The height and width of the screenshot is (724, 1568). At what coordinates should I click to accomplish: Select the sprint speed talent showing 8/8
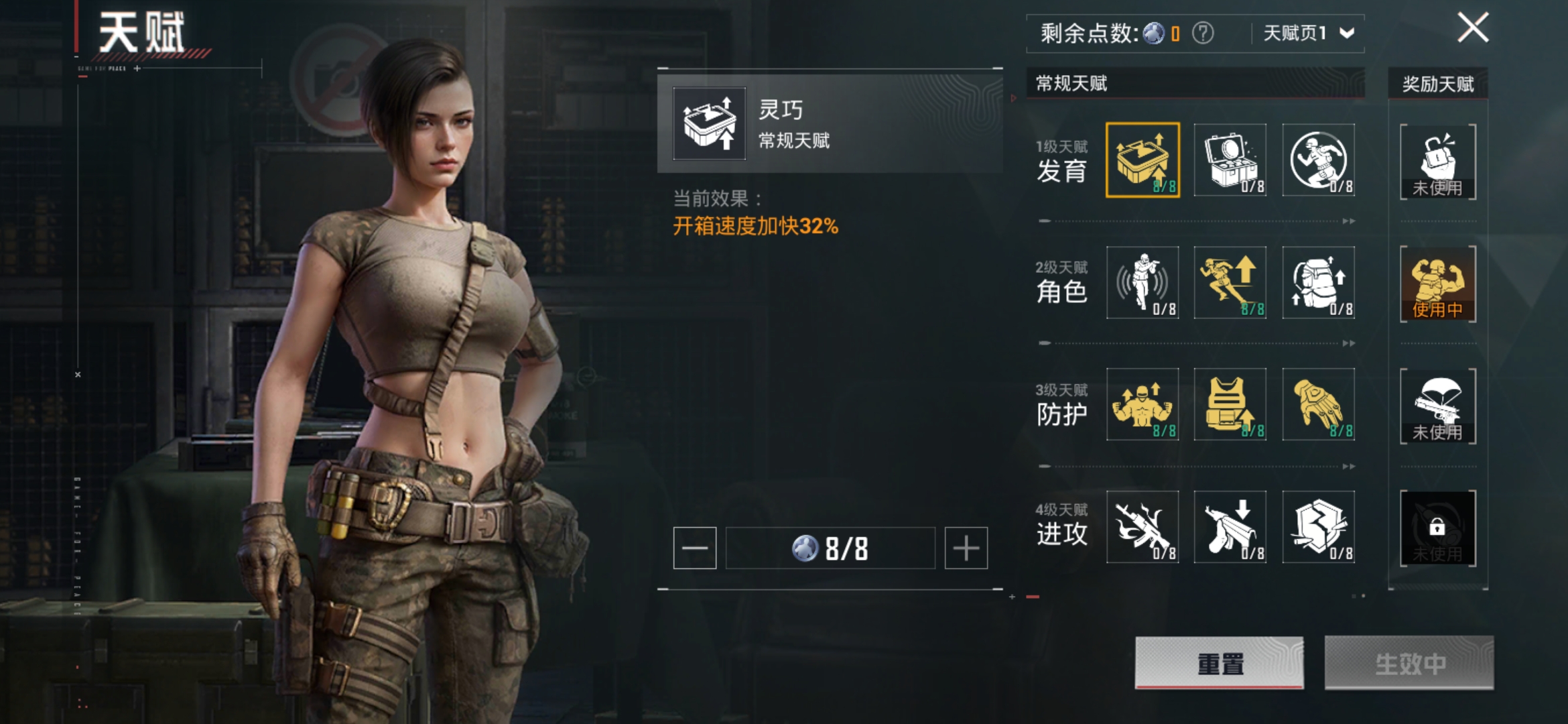click(x=1231, y=283)
